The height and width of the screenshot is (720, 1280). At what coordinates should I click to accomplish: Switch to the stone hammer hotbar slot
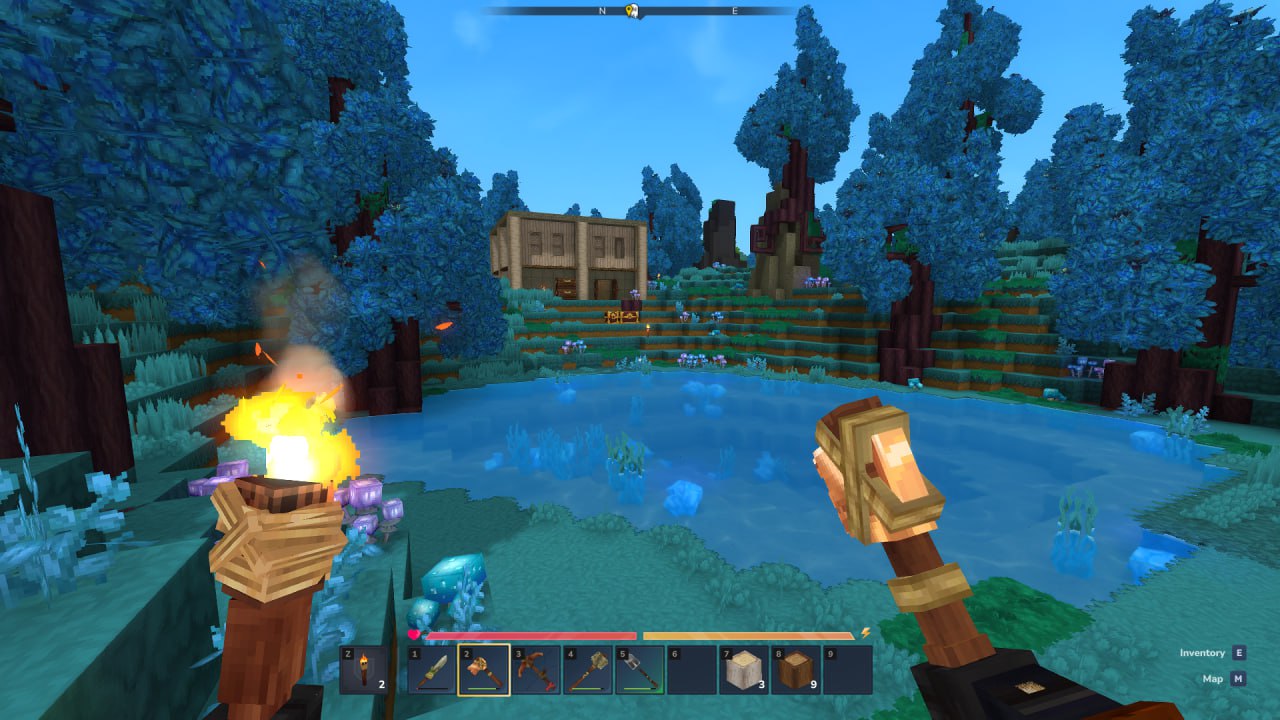point(588,670)
